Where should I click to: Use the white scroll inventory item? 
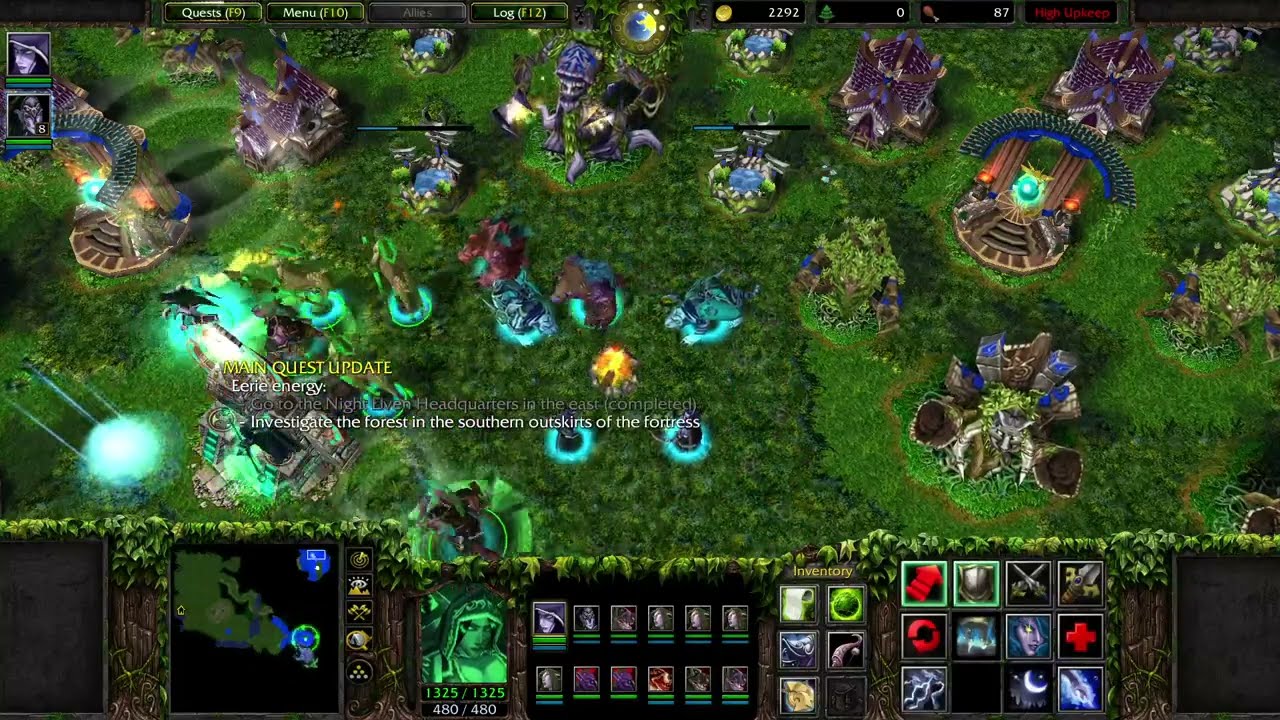[798, 604]
